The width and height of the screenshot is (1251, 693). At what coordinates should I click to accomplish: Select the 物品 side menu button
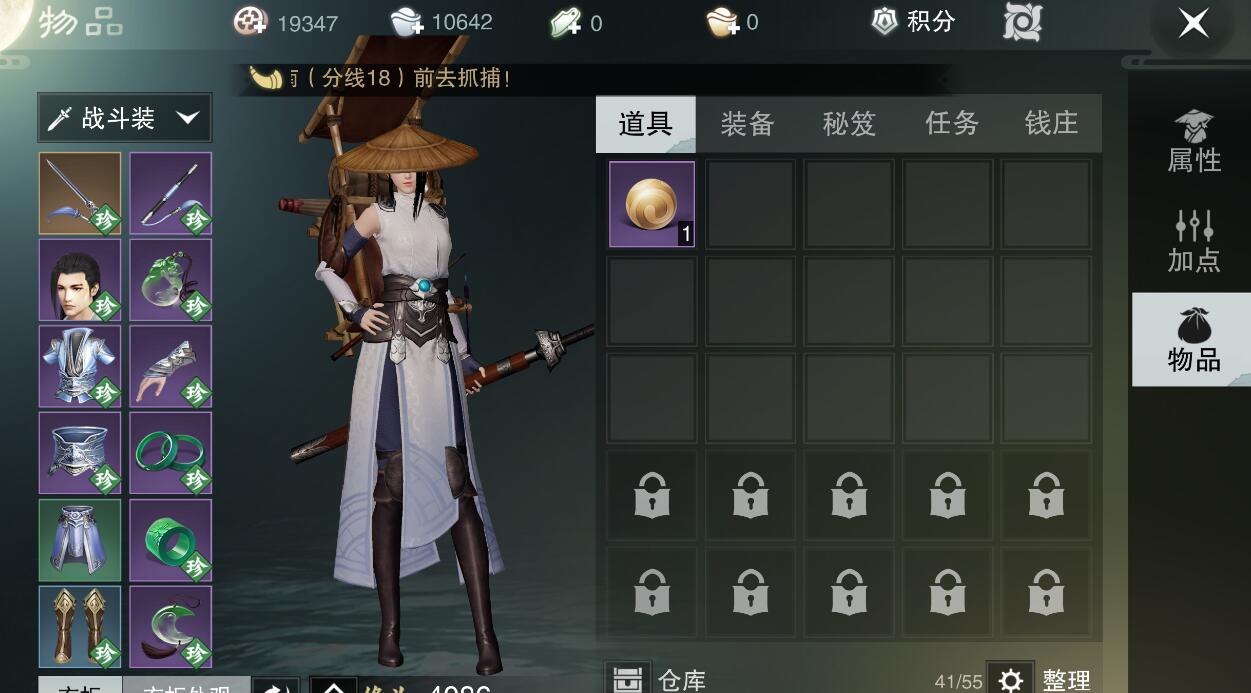[x=1193, y=340]
